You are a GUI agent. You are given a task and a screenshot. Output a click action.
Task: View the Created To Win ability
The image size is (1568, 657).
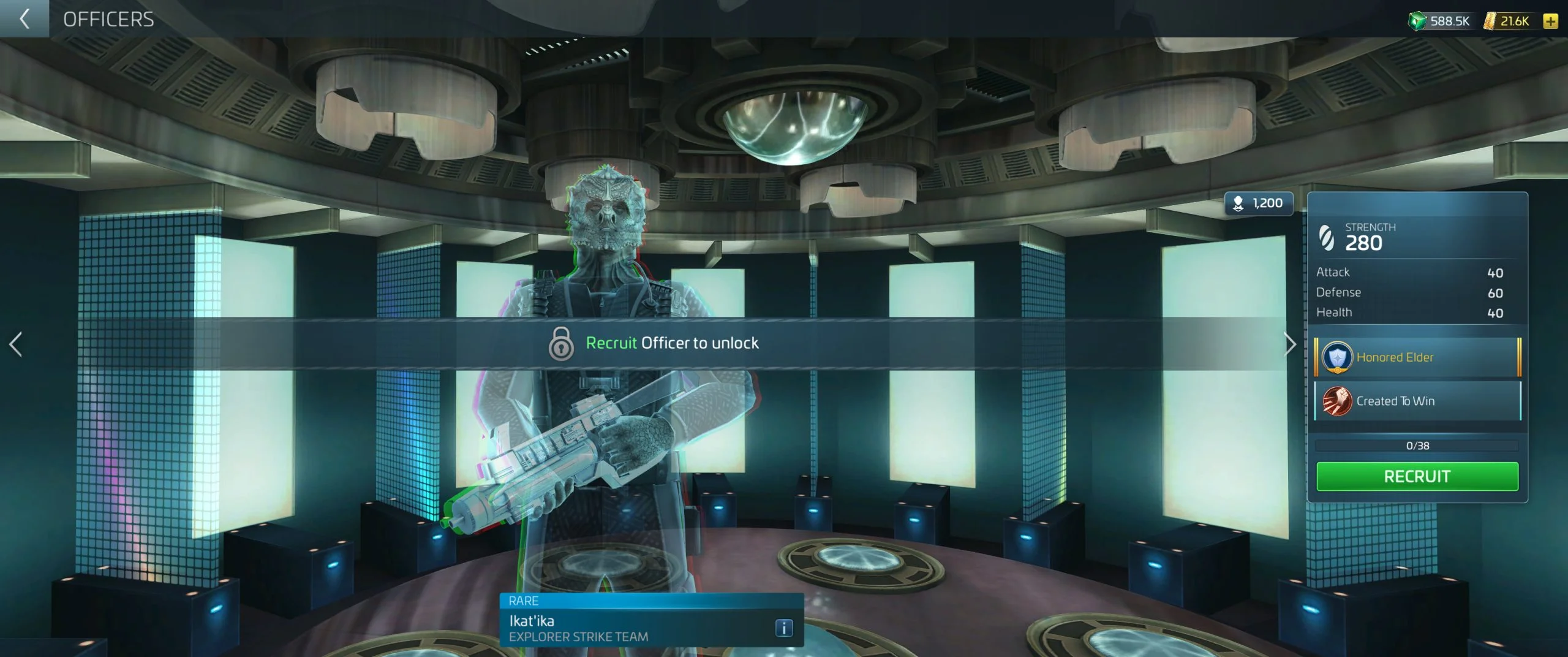[1417, 401]
